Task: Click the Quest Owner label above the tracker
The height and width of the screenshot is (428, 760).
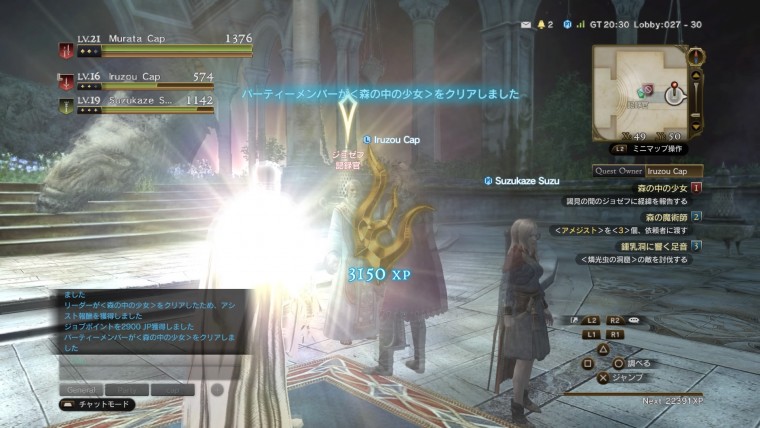Action: [619, 171]
